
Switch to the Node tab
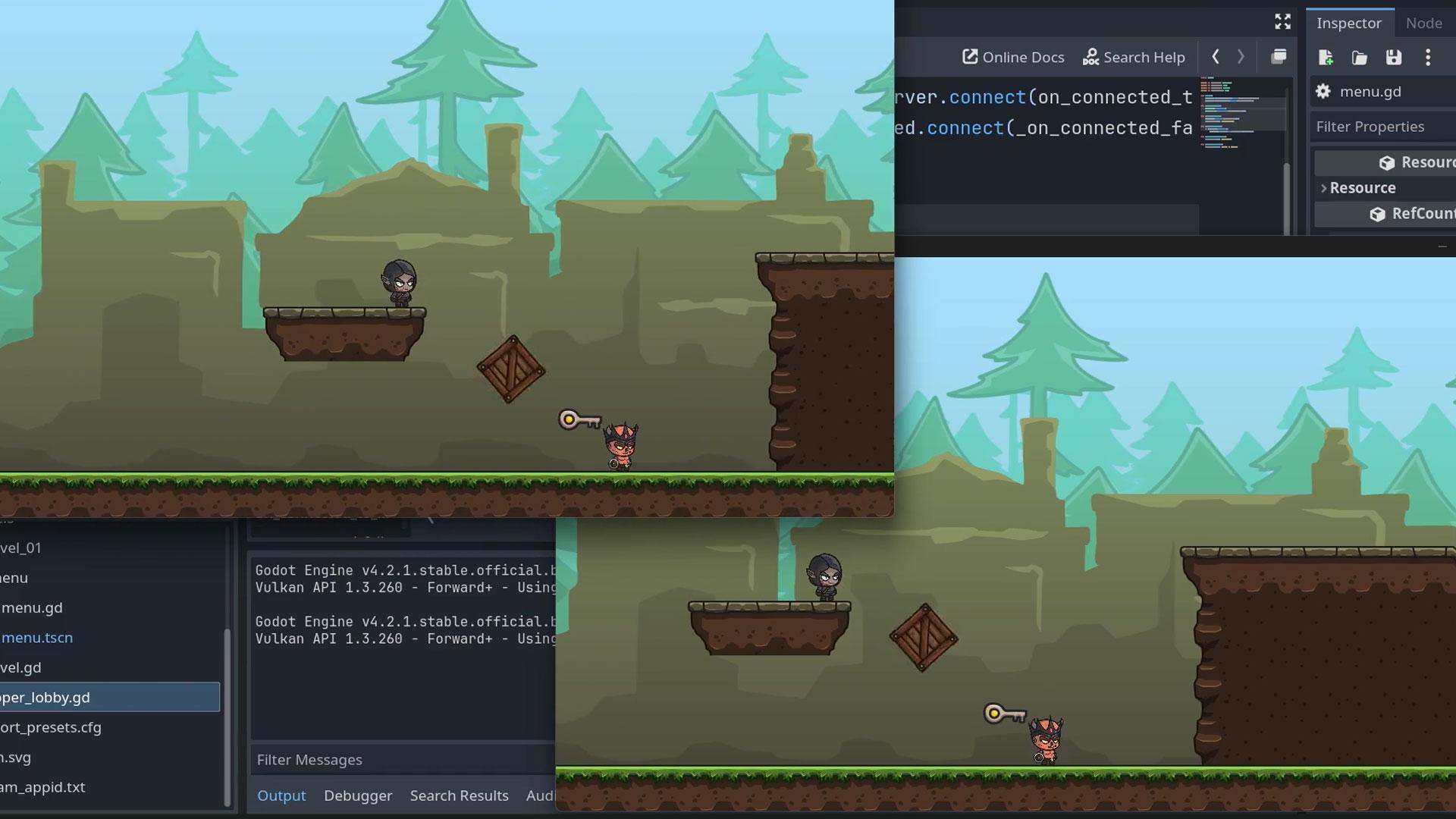[x=1423, y=24]
